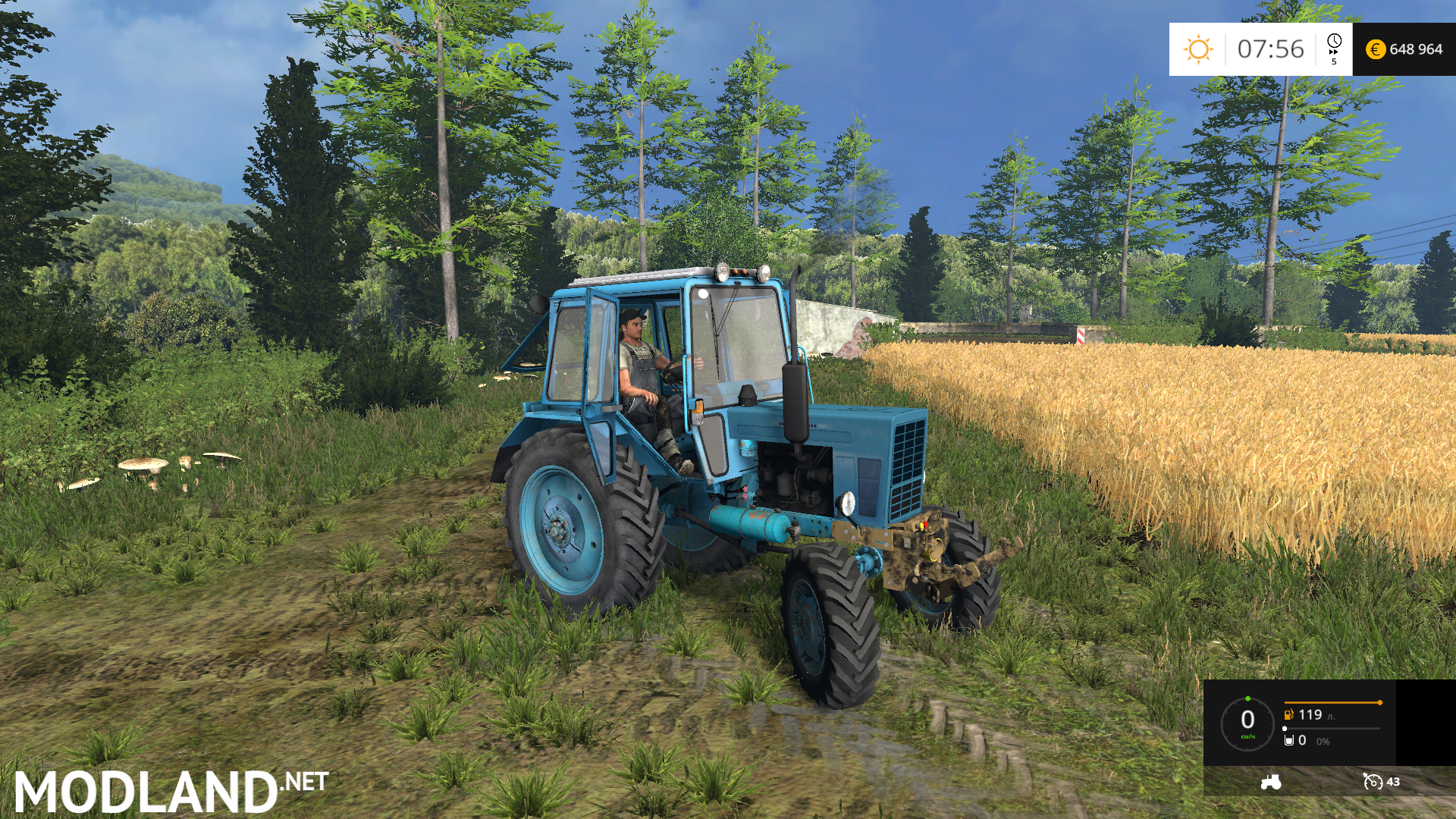Click the orange fuel pump icon
Screen dimensions: 1456x819
1288,715
